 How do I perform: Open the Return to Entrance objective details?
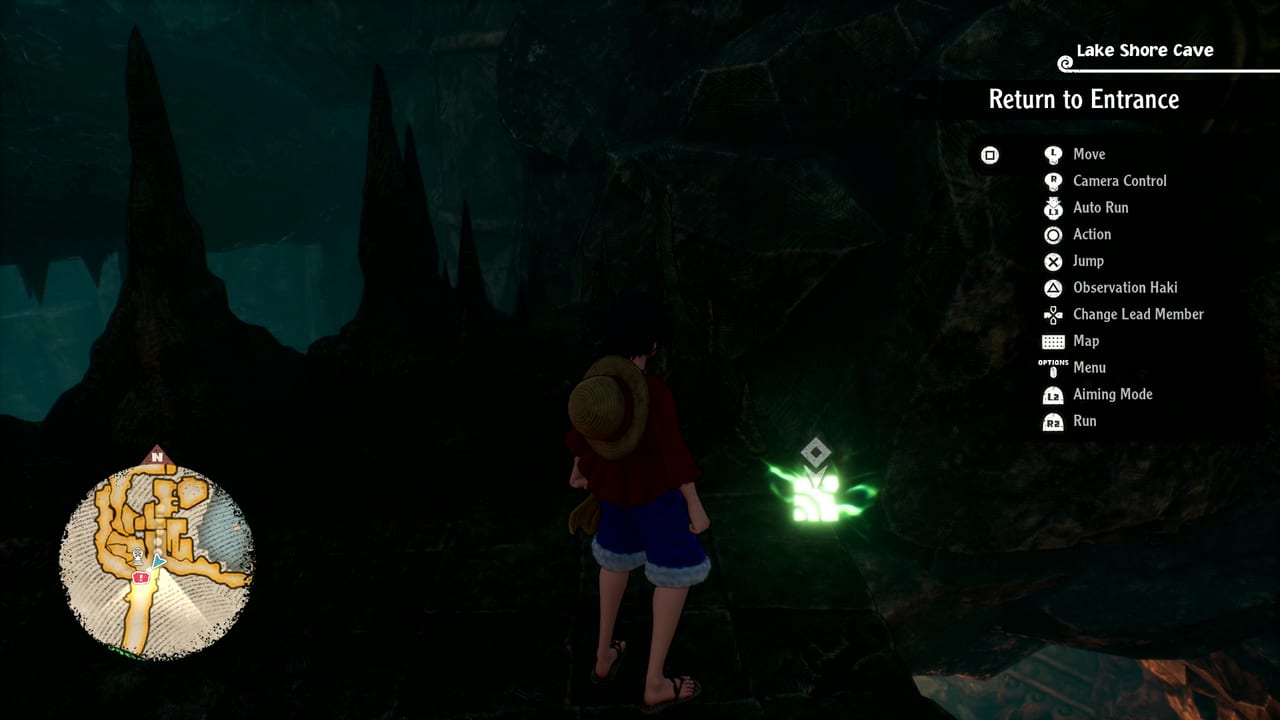pos(1084,99)
